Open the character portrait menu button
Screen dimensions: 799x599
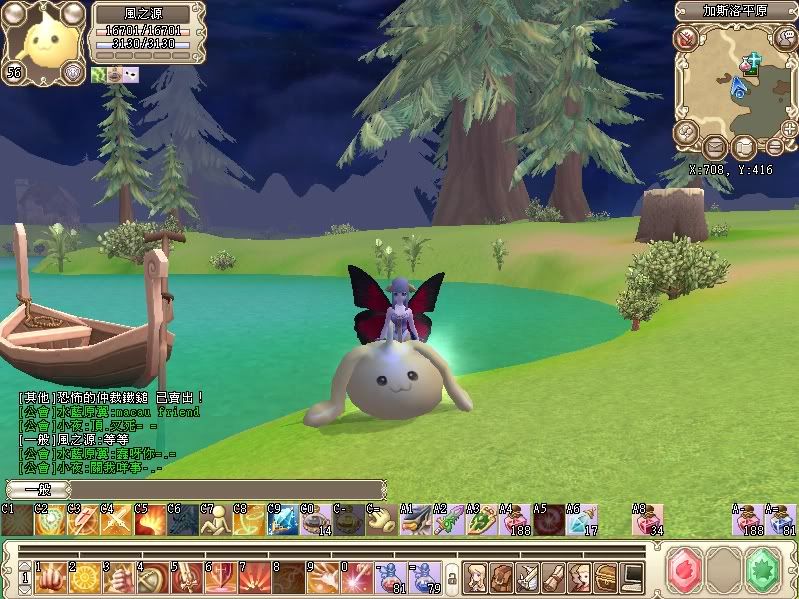pos(475,577)
